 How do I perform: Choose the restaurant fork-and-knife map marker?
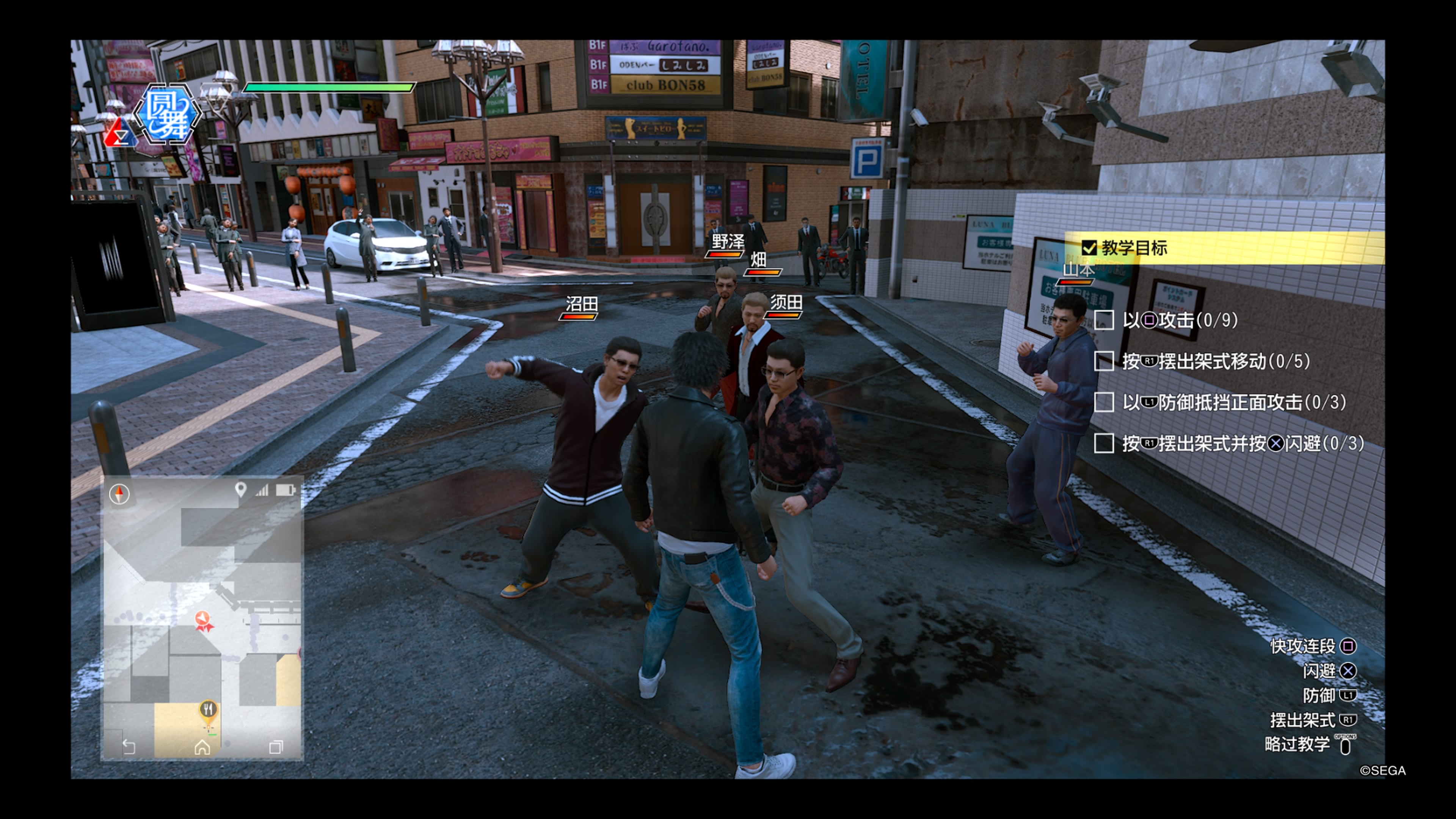tap(209, 710)
